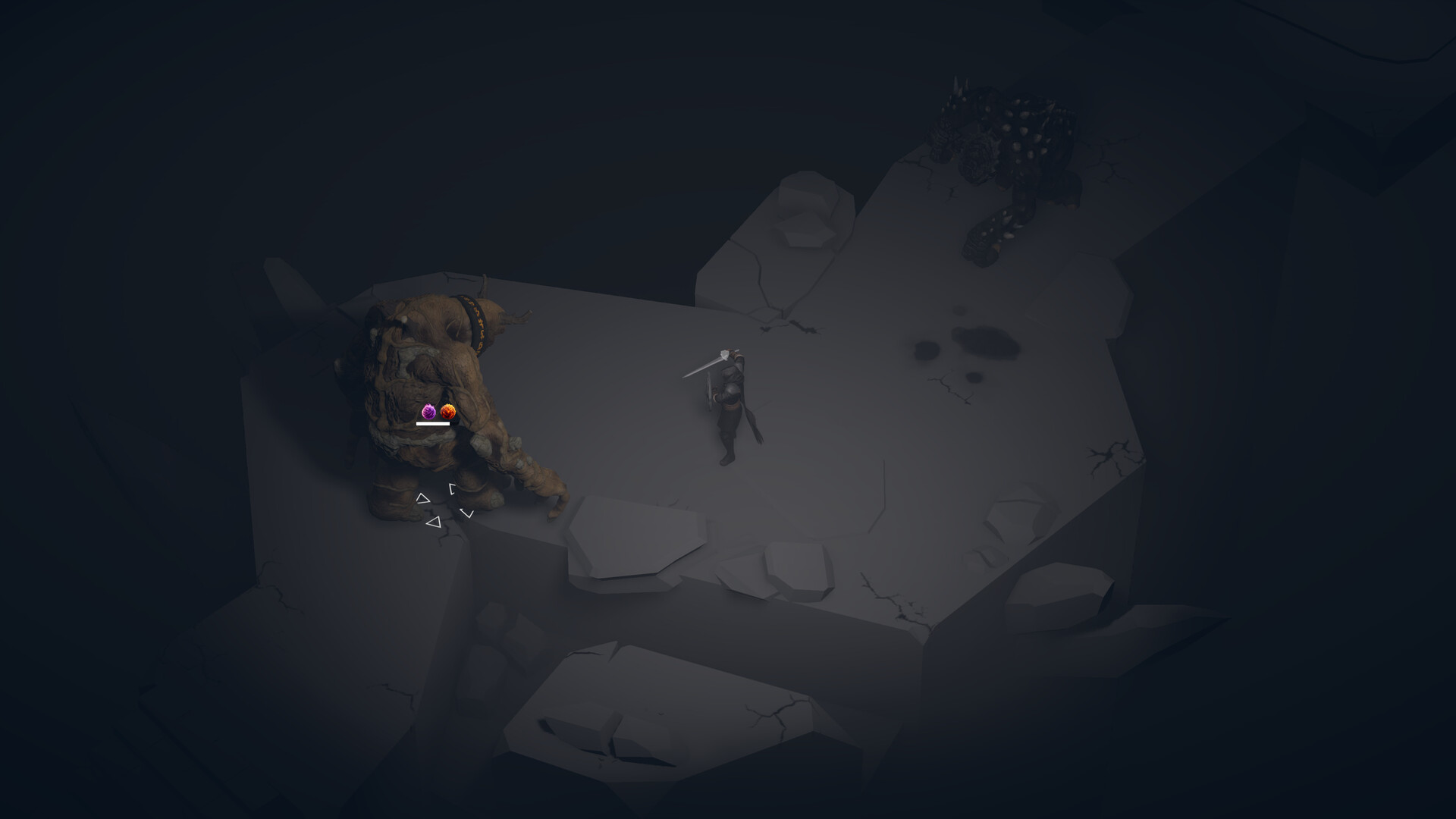Image resolution: width=1456 pixels, height=819 pixels.
Task: Click the upper-left triangle marker near troll's feet
Action: tap(423, 498)
